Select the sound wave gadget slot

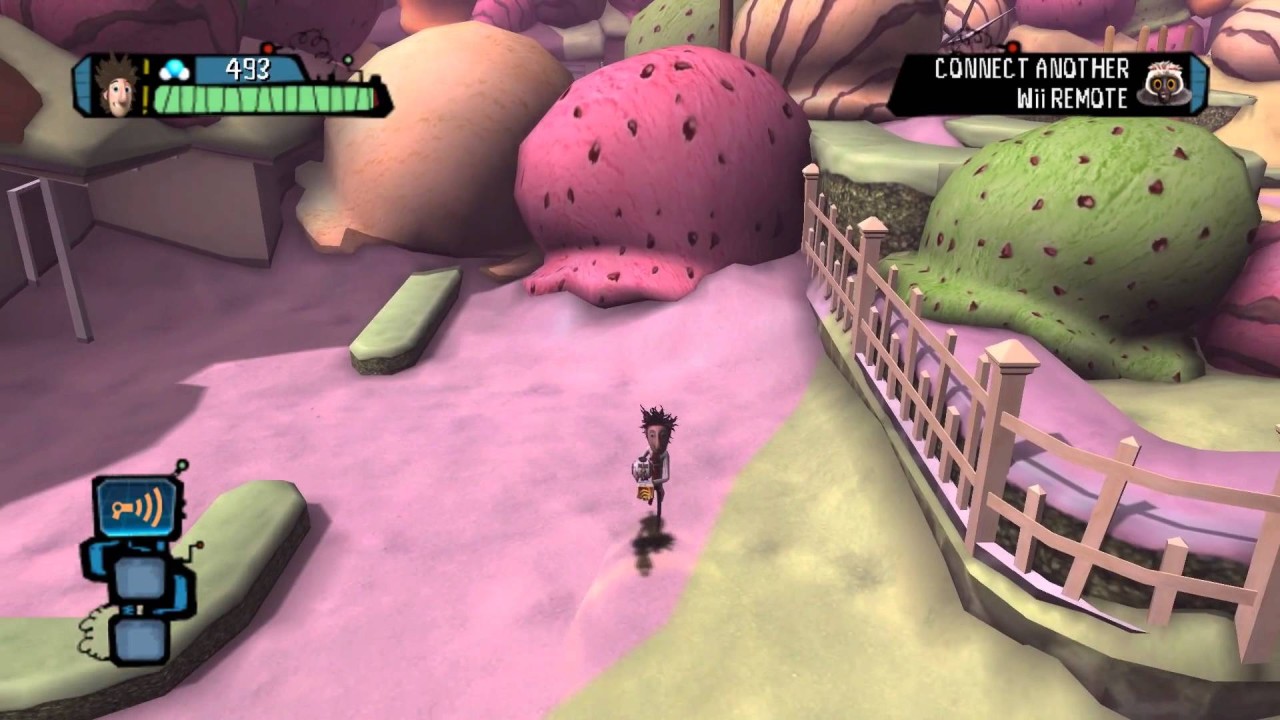[137, 509]
